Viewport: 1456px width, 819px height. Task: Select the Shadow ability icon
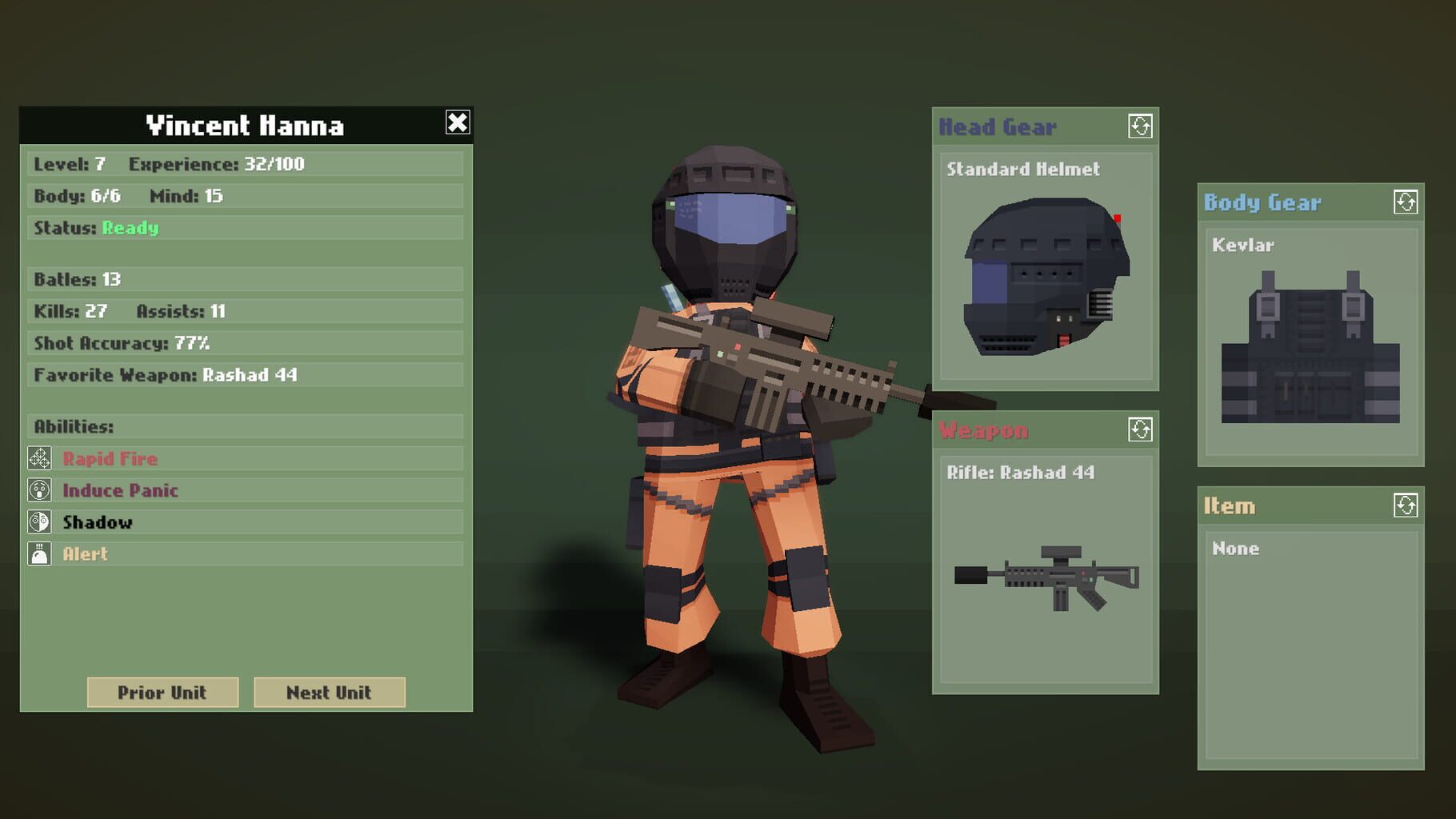click(39, 521)
